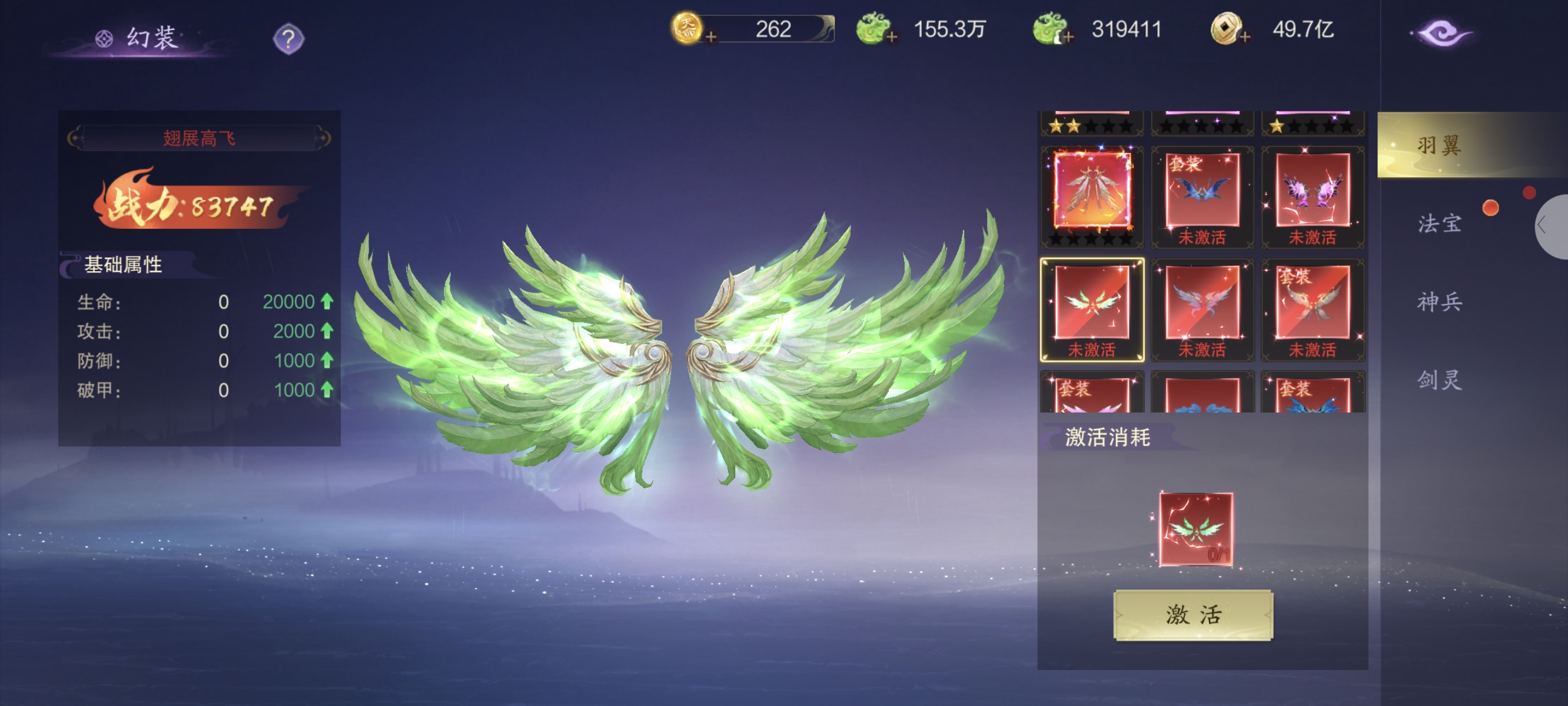Select the 剑灵 tab
1568x706 pixels.
1439,380
